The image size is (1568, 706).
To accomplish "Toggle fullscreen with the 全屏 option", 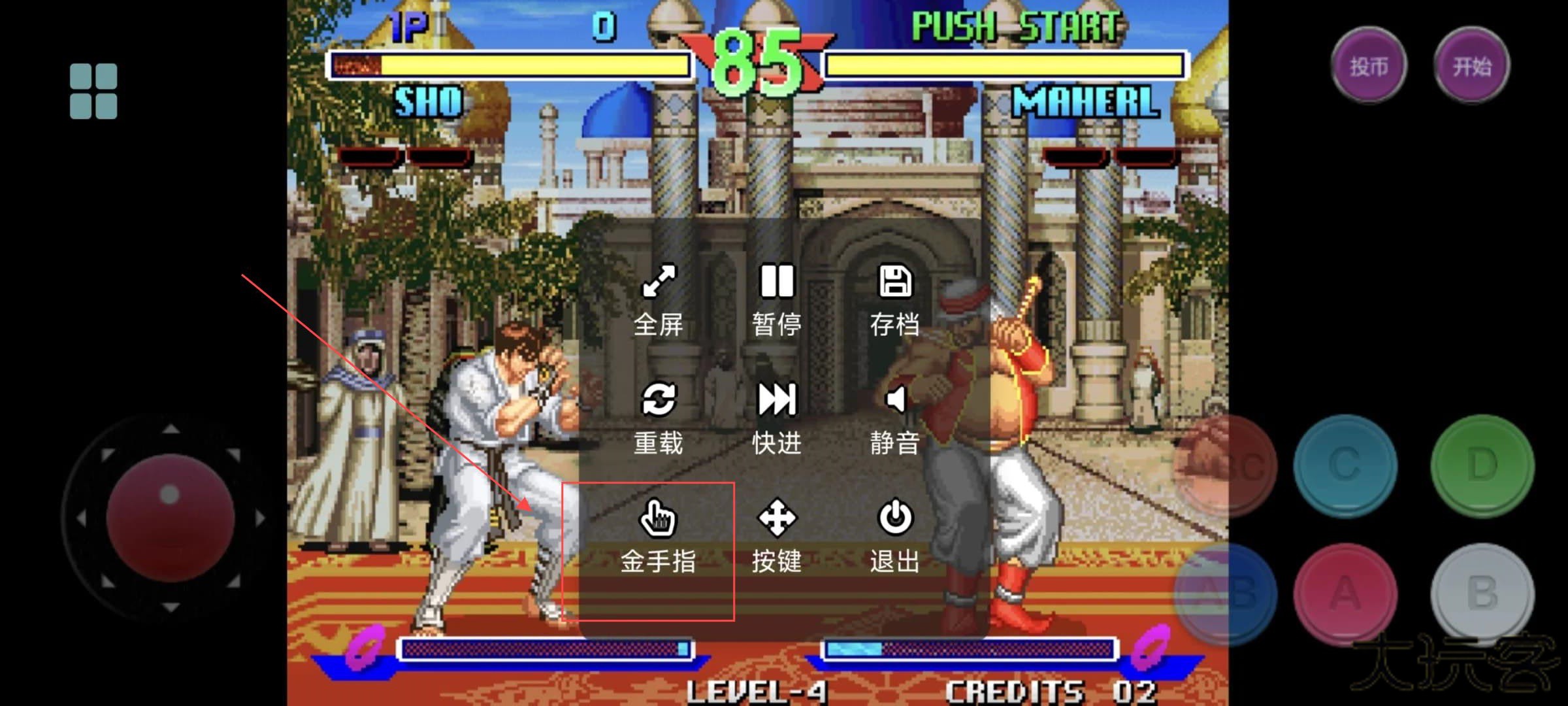I will coord(659,300).
